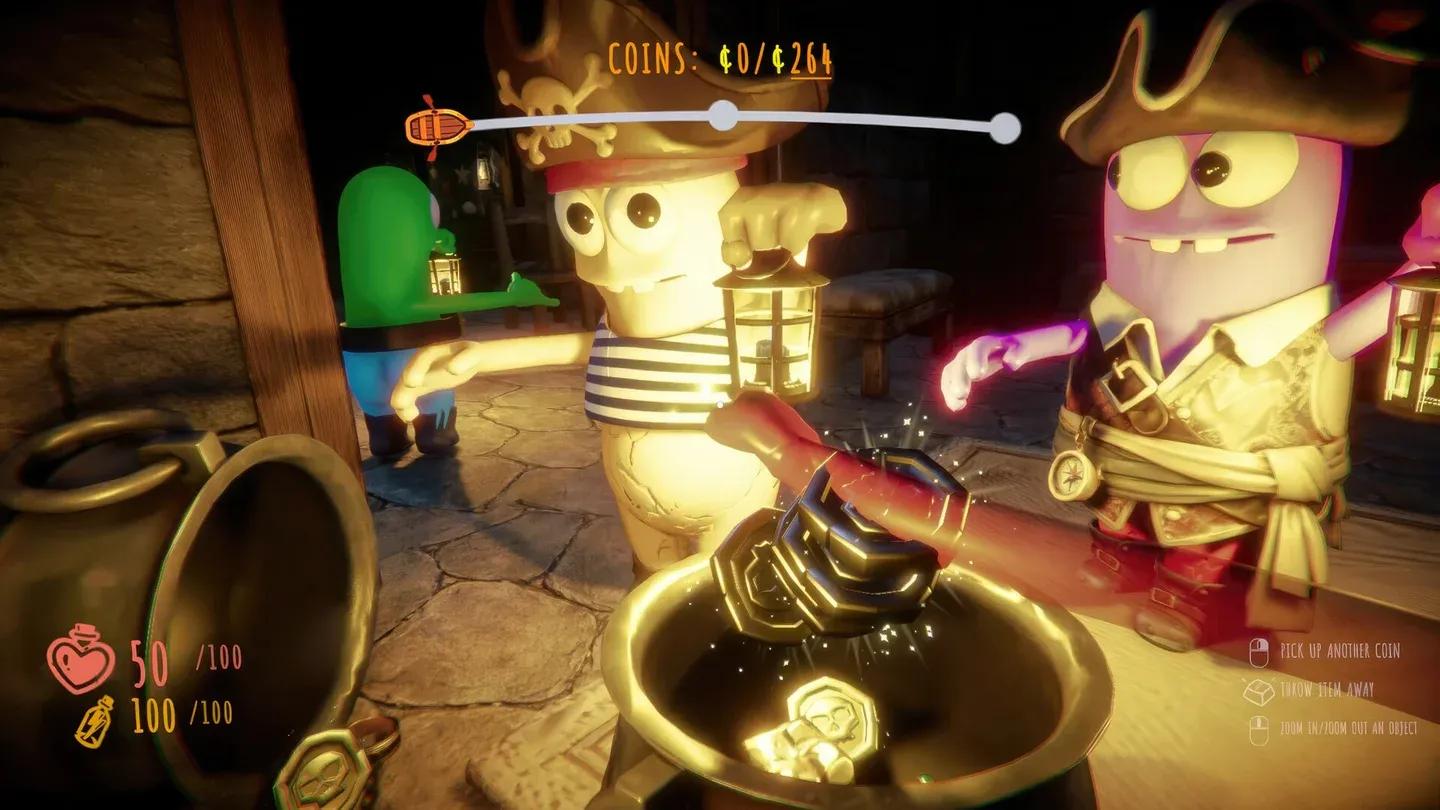Select the first checkpoint node on the progress bar
Screen dimensions: 1440x810
(722, 117)
